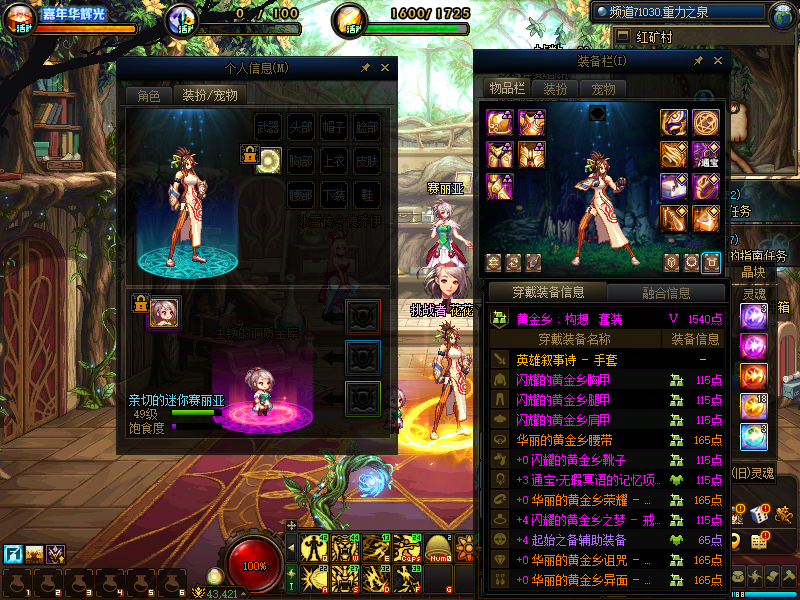800x600 pixels.
Task: Show the 融合信息 fusion info tab
Action: [664, 293]
